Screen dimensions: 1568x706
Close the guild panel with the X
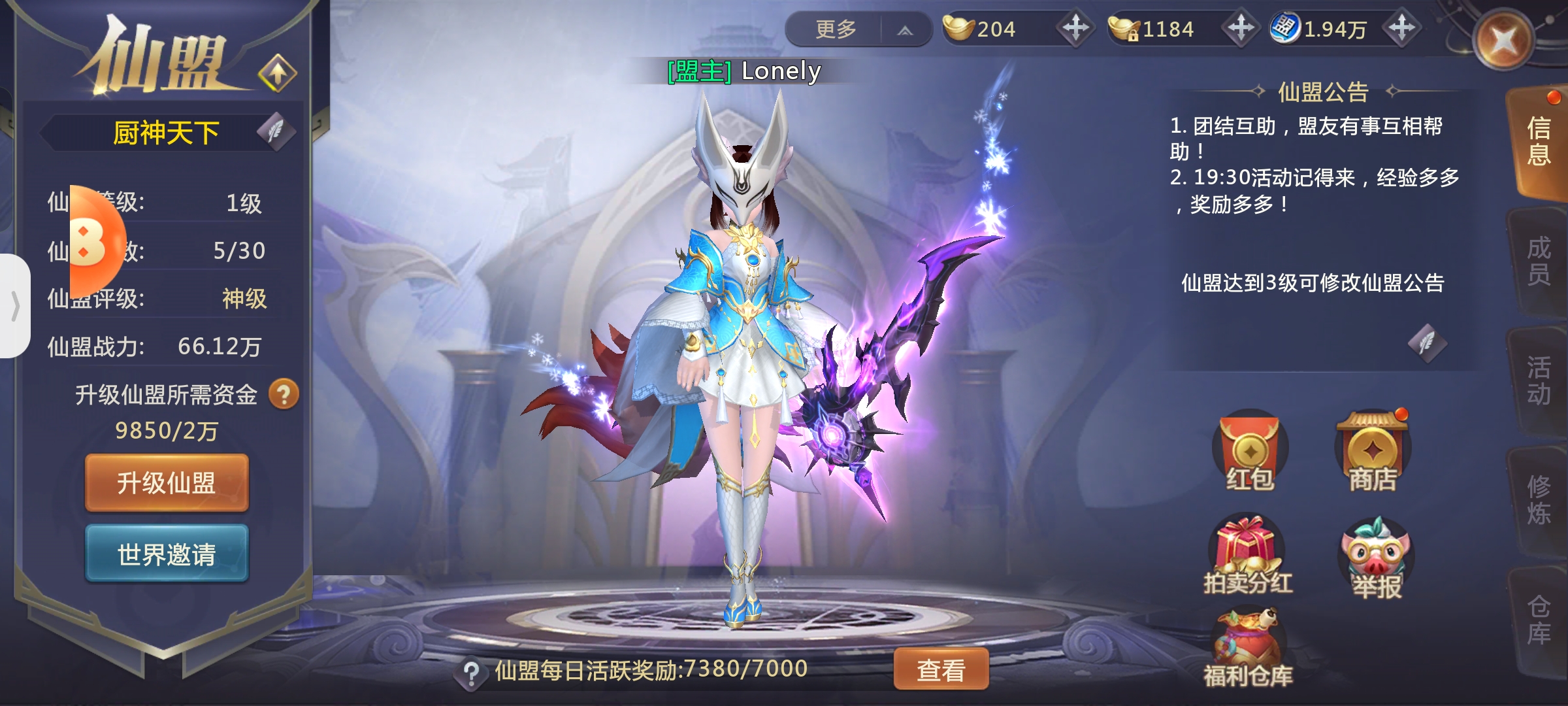tap(1503, 41)
